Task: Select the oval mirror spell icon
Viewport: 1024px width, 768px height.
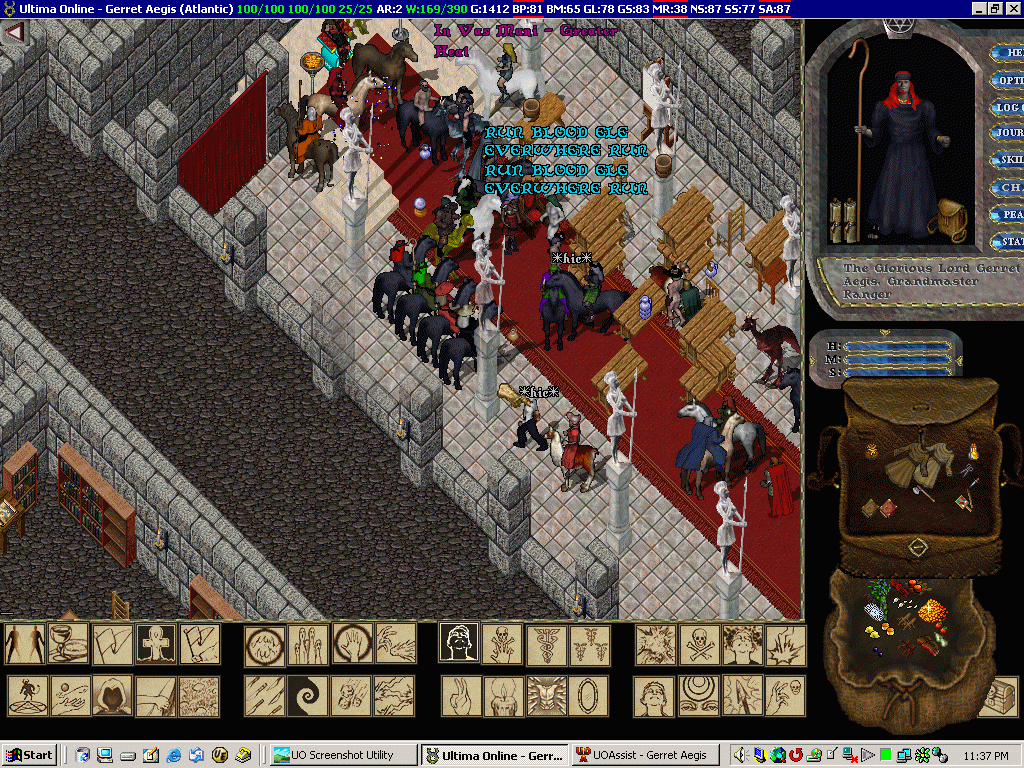Action: [x=589, y=696]
